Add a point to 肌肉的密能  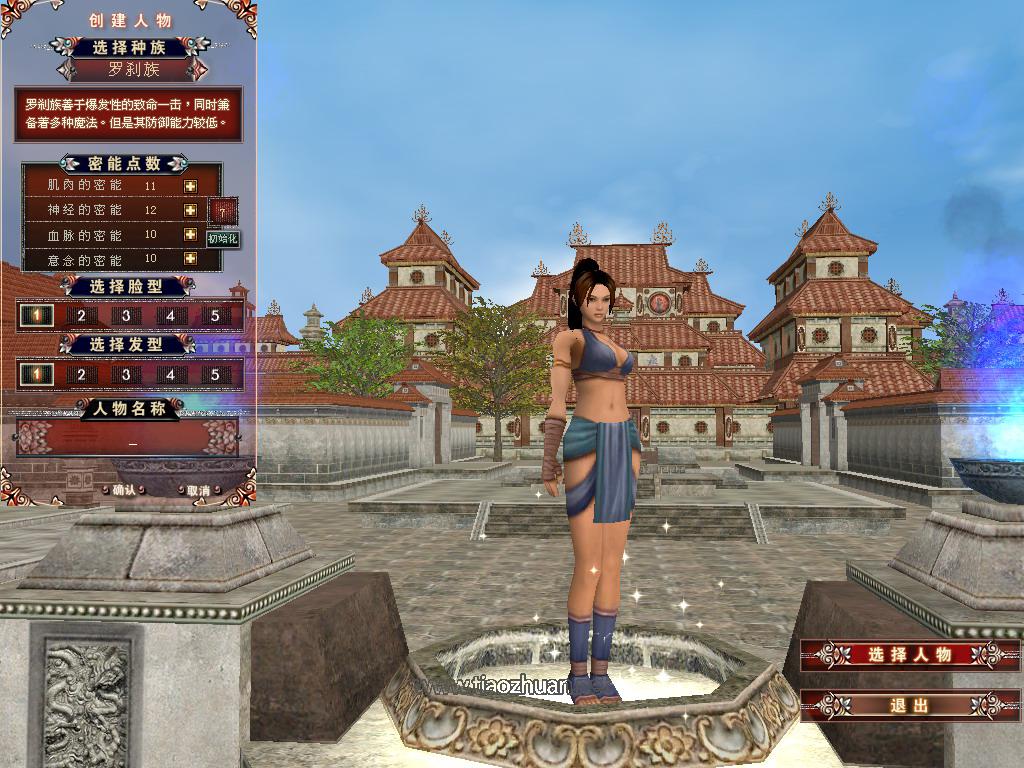[x=190, y=186]
